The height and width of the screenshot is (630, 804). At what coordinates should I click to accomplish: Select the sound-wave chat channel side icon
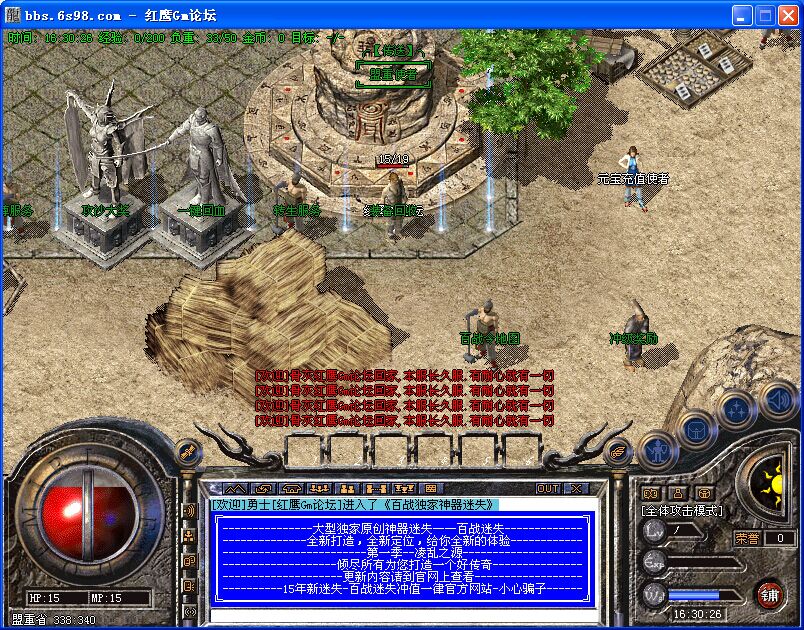pos(188,511)
